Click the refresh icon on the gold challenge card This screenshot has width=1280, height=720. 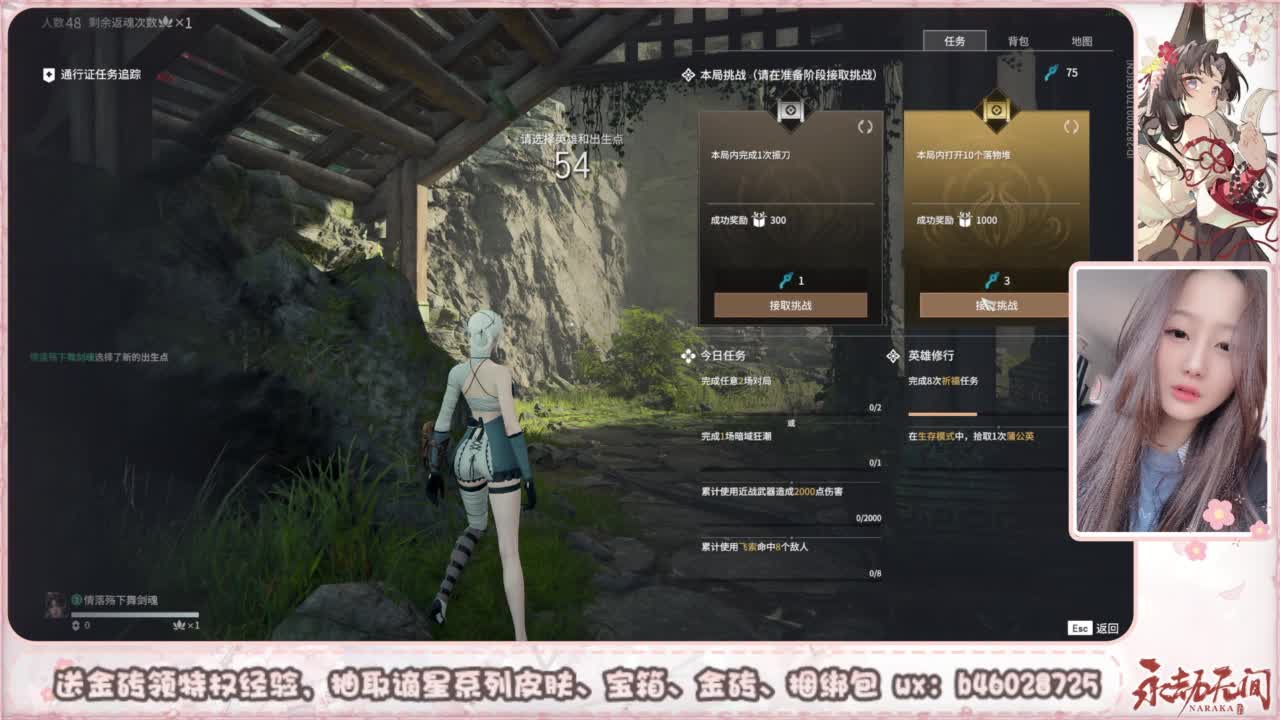click(1072, 128)
